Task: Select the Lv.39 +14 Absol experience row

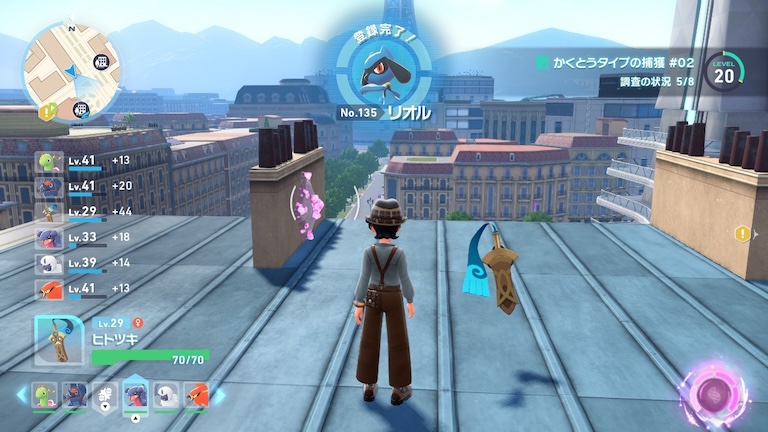Action: (85, 264)
